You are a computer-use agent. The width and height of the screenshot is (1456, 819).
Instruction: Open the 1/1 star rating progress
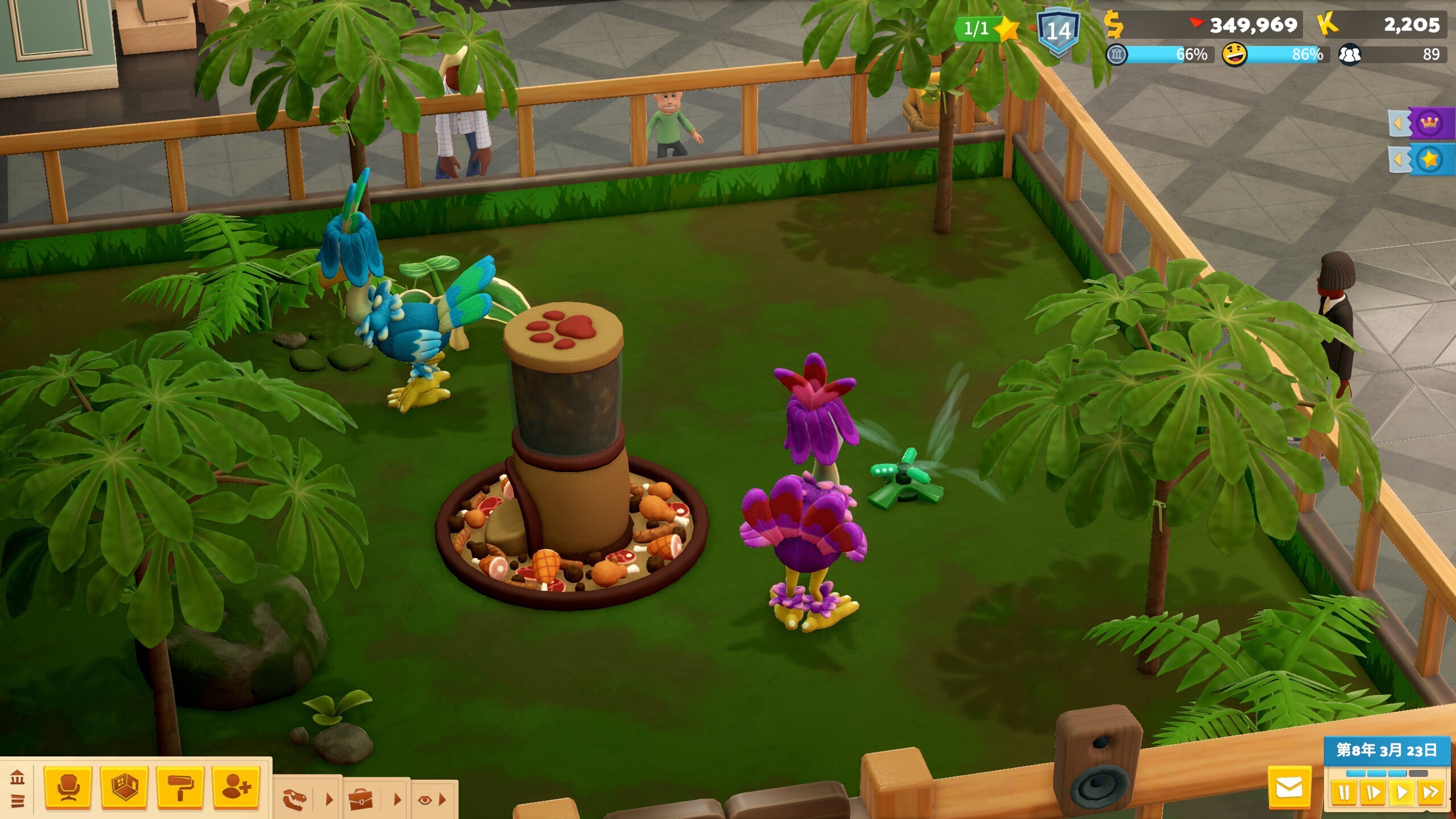987,28
